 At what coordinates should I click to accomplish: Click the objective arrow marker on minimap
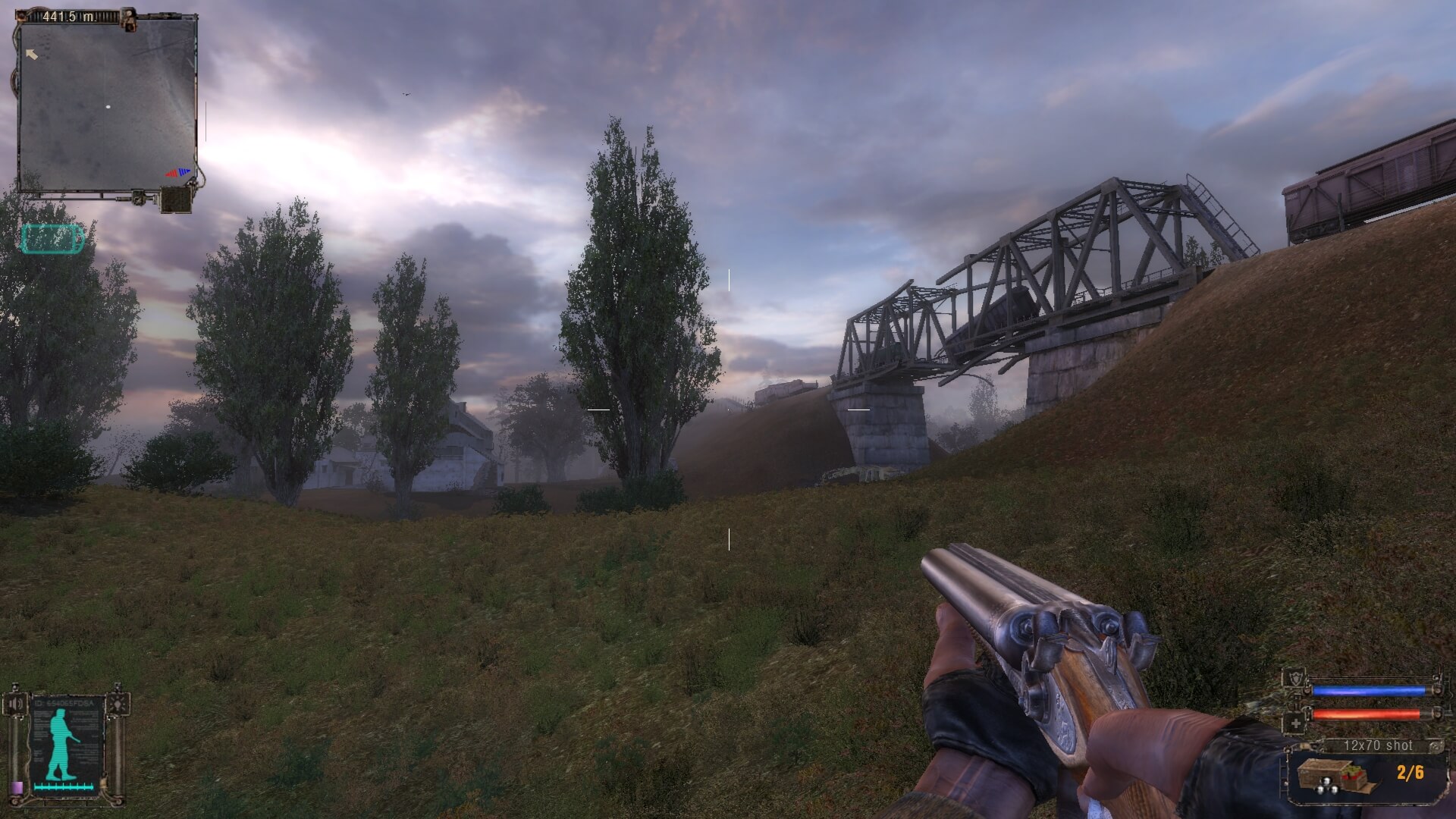[x=31, y=54]
